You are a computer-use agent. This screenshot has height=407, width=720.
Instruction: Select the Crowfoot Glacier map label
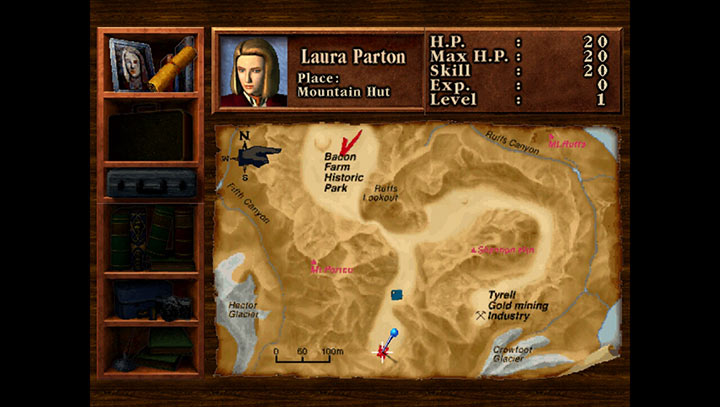point(514,353)
